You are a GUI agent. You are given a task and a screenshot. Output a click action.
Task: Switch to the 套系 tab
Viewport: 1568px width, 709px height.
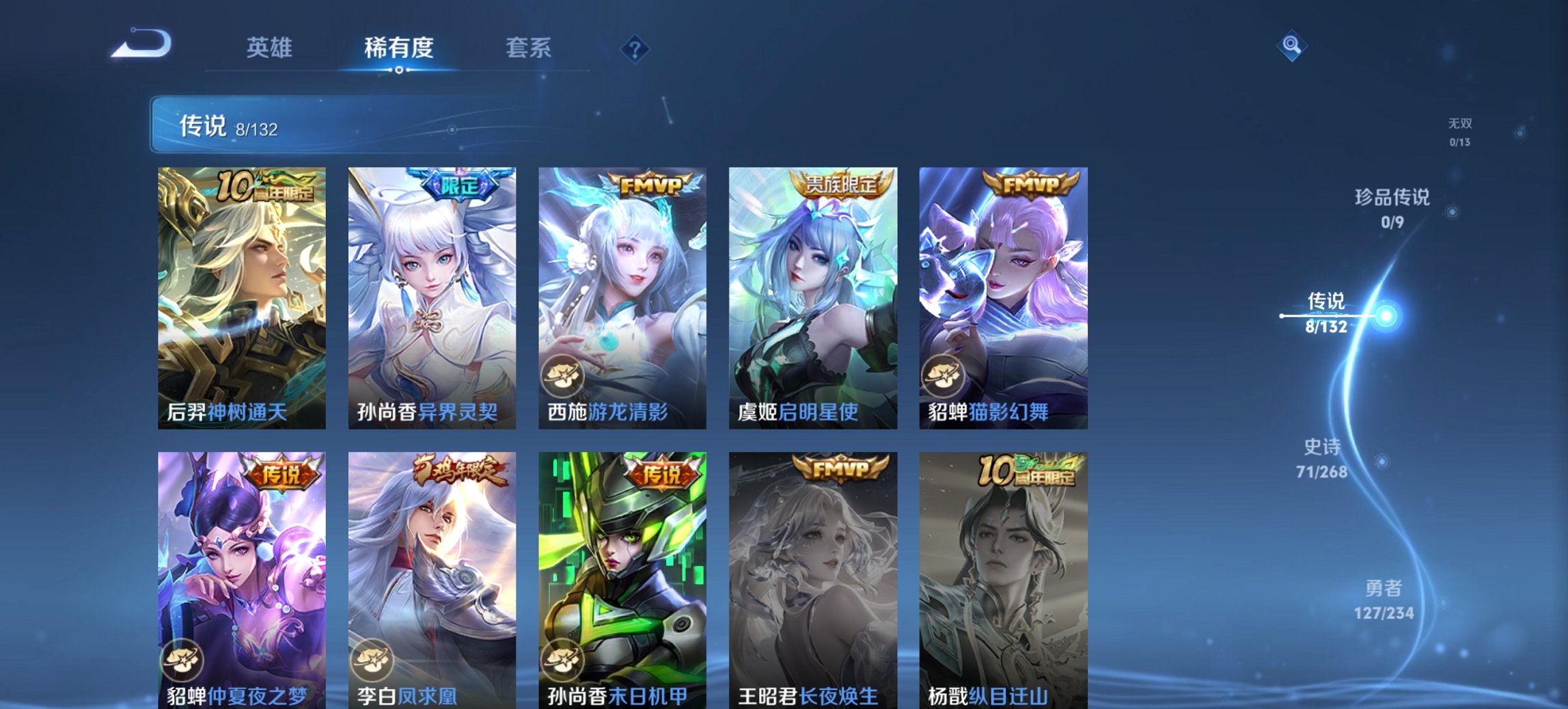click(529, 48)
